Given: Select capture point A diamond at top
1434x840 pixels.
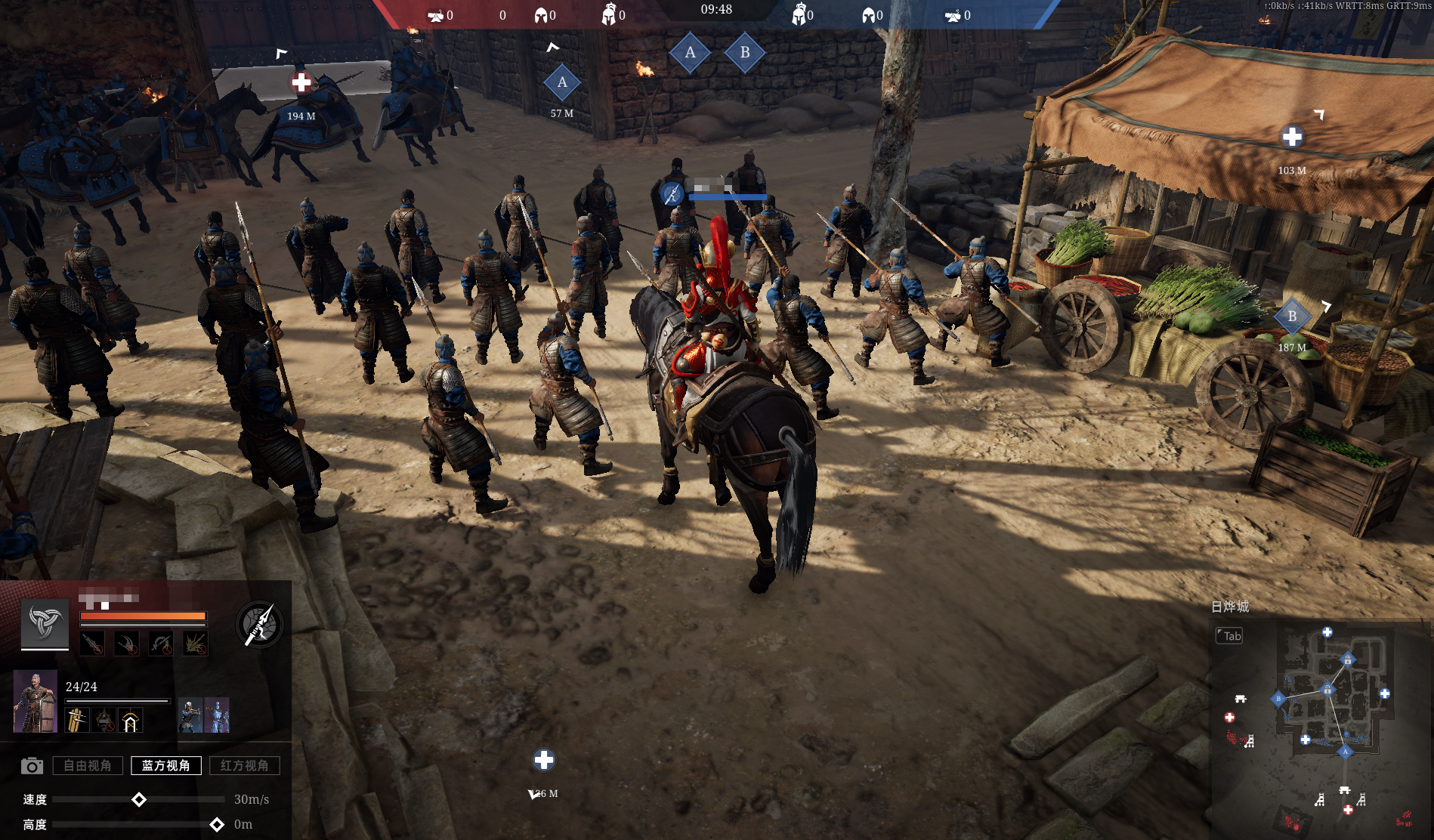Looking at the screenshot, I should click(690, 53).
